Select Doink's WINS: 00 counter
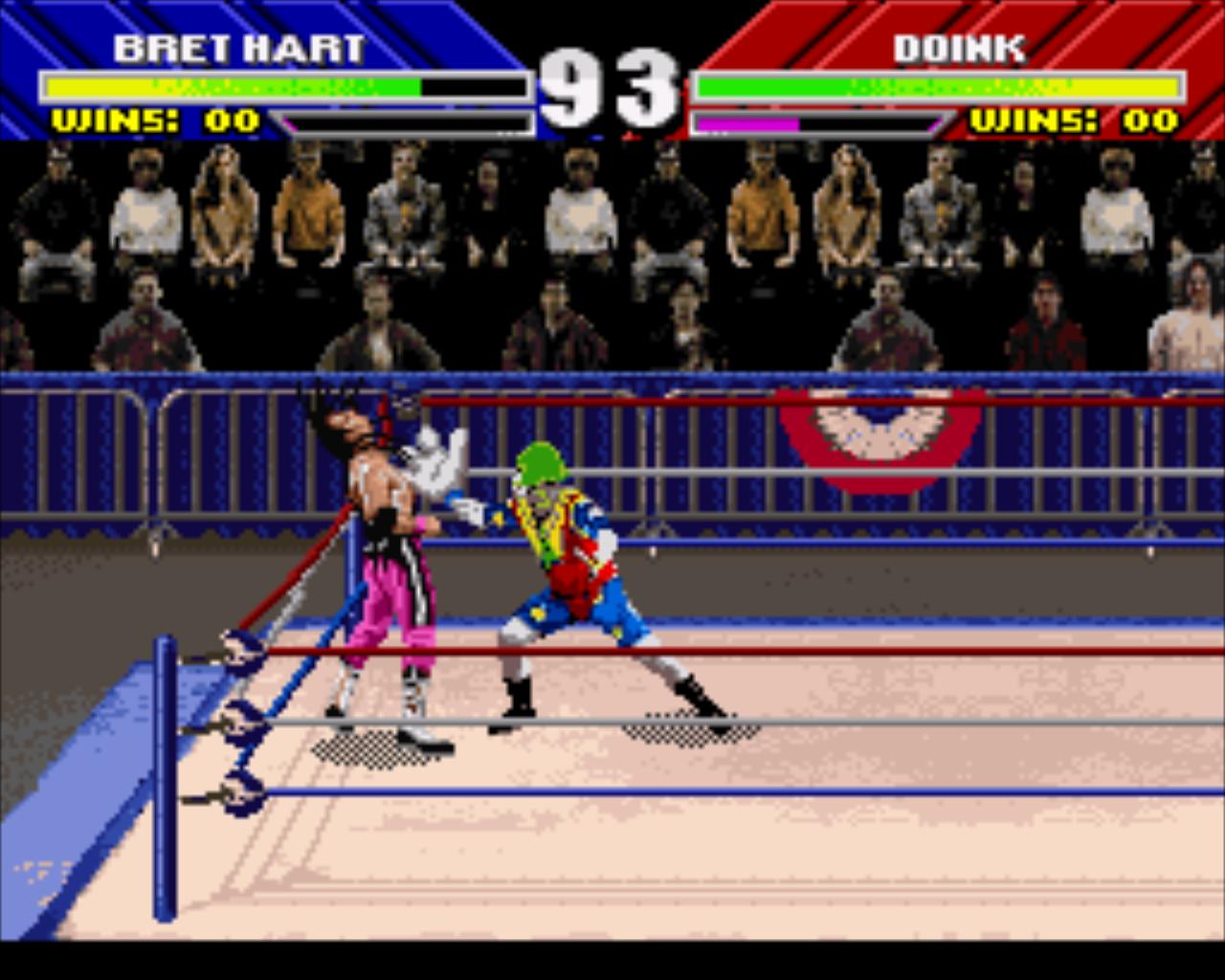Screen dimensions: 1225x980 point(1072,122)
